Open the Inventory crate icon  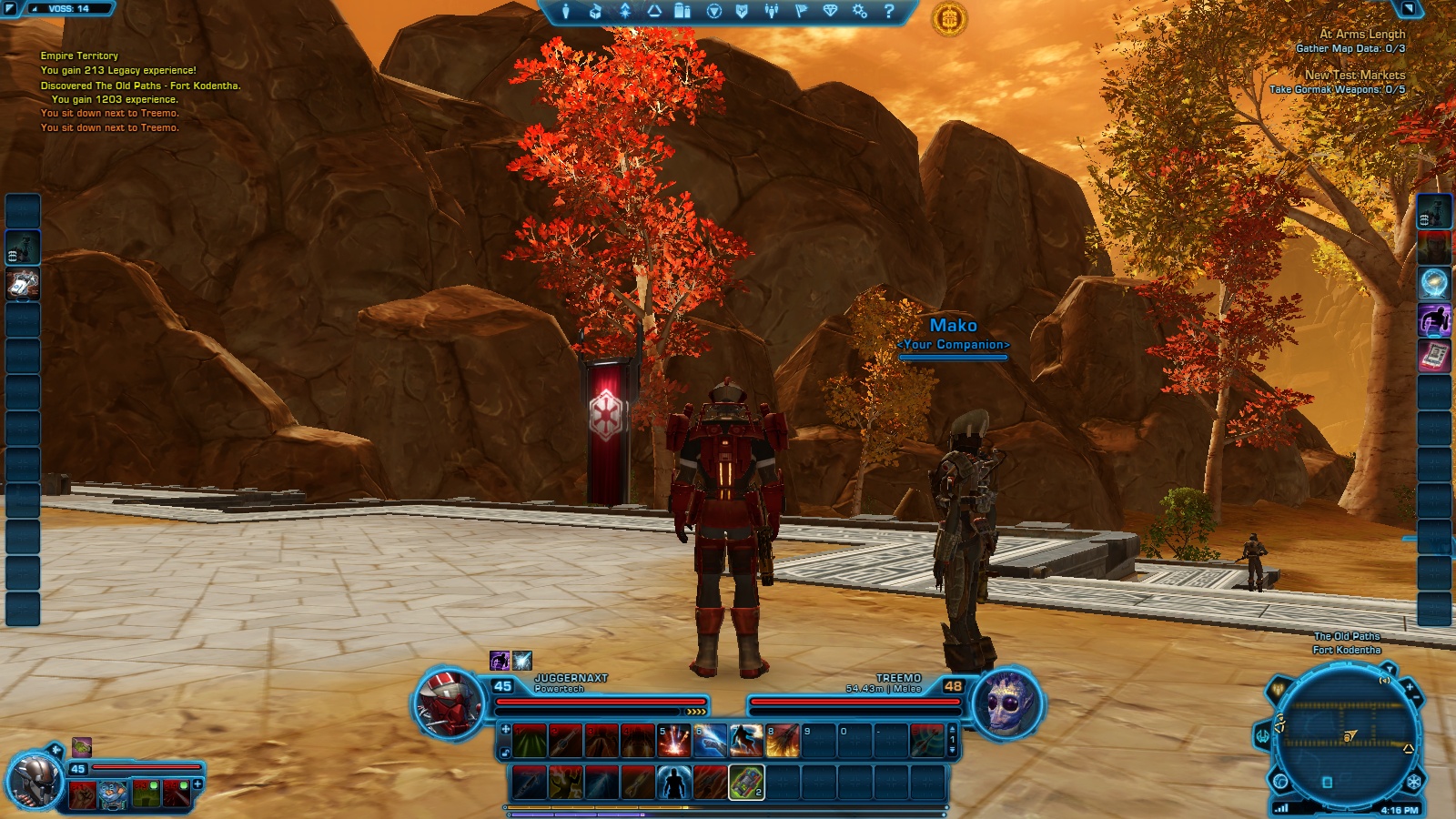[x=594, y=12]
